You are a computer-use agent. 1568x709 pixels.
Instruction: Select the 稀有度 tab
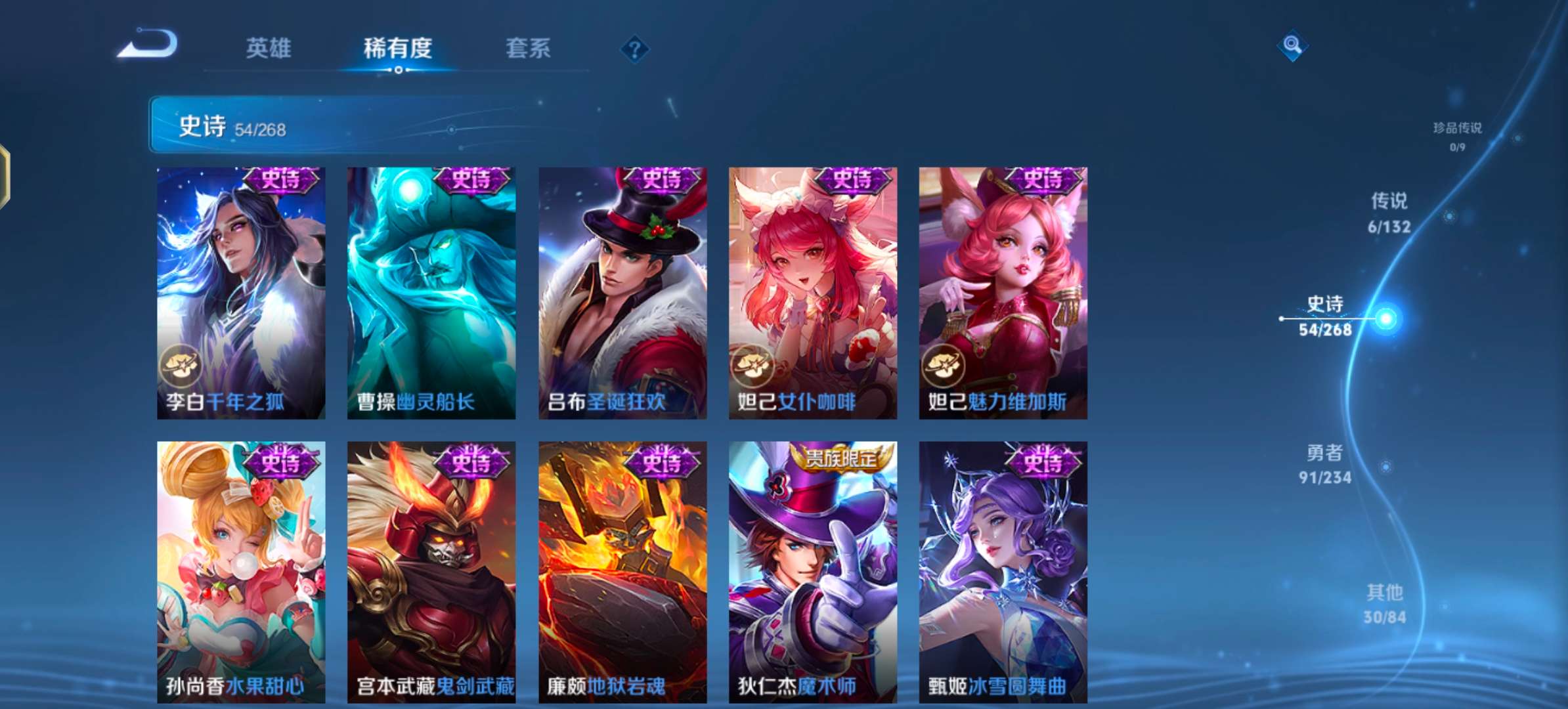pyautogui.click(x=398, y=48)
